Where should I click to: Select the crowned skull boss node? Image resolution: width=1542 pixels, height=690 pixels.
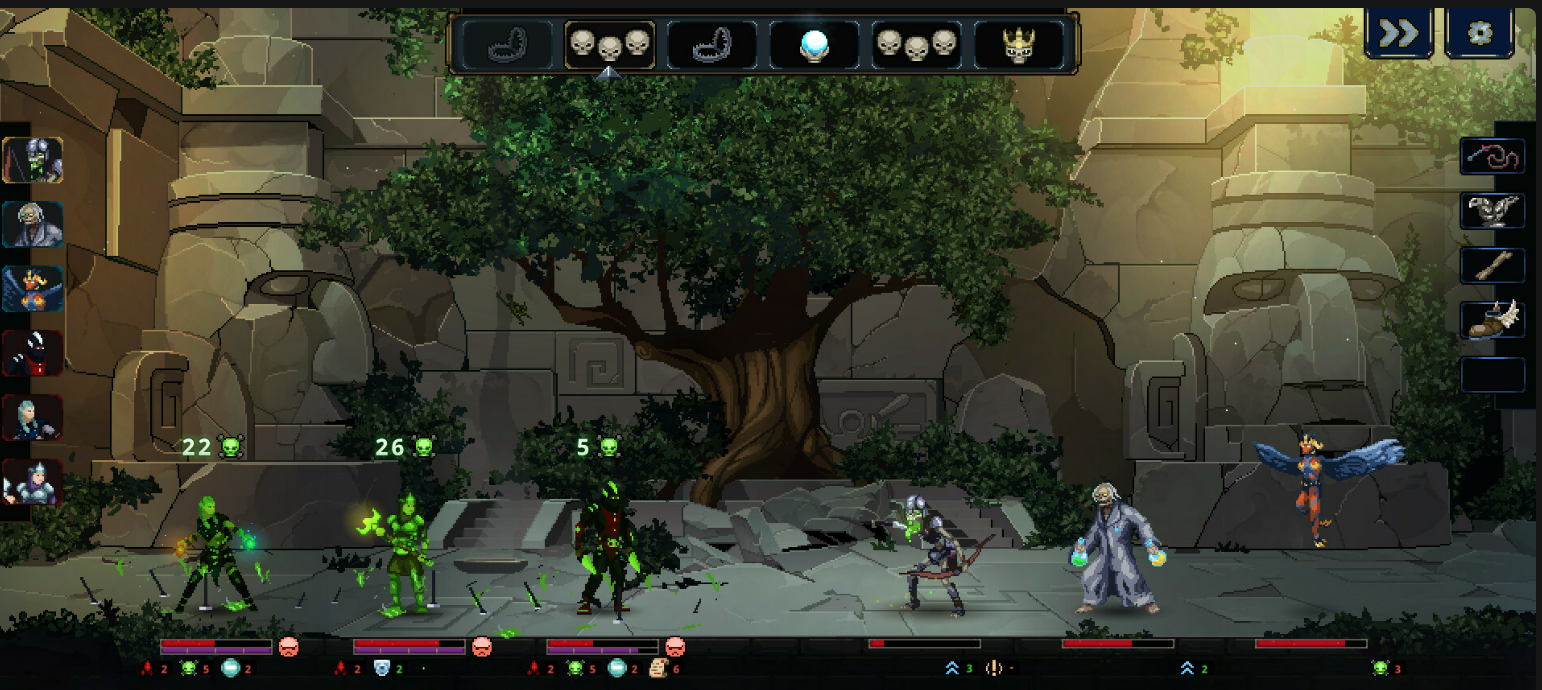point(1018,45)
